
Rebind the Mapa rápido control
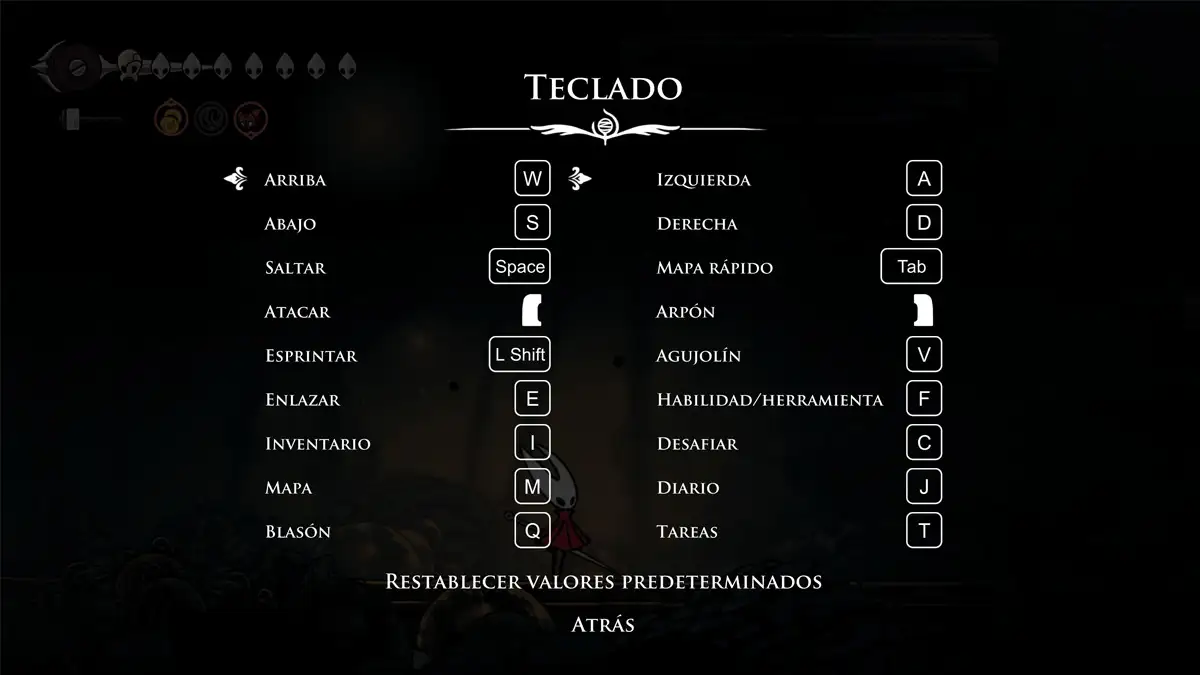tap(911, 267)
